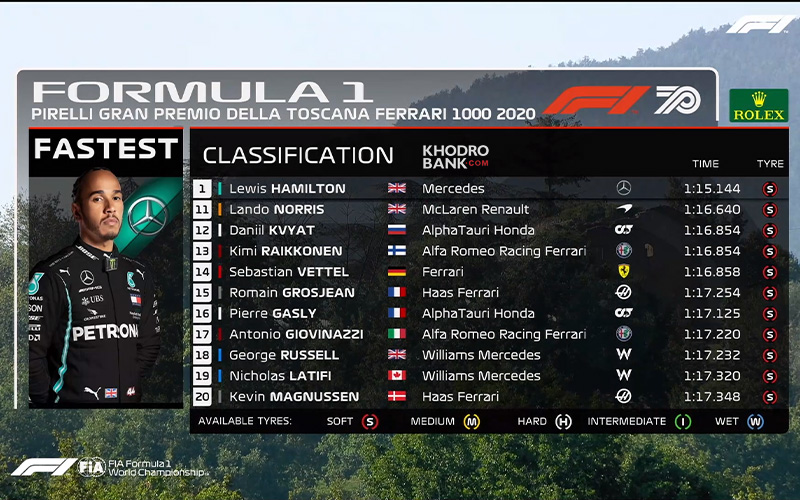Image resolution: width=800 pixels, height=500 pixels.
Task: Select the Nicholas Latifi row
Action: [488, 376]
